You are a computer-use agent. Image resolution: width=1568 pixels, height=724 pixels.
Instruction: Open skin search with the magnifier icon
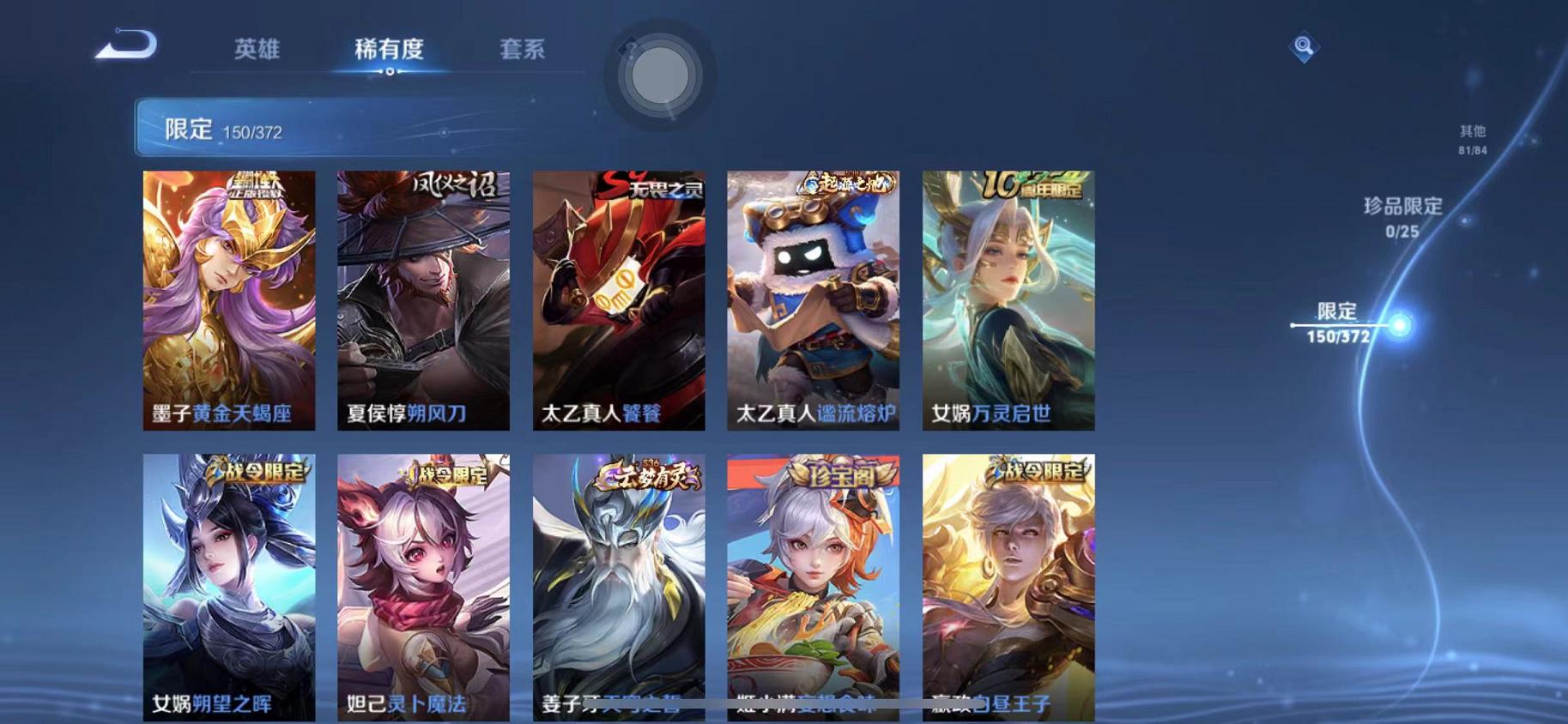click(x=1303, y=45)
